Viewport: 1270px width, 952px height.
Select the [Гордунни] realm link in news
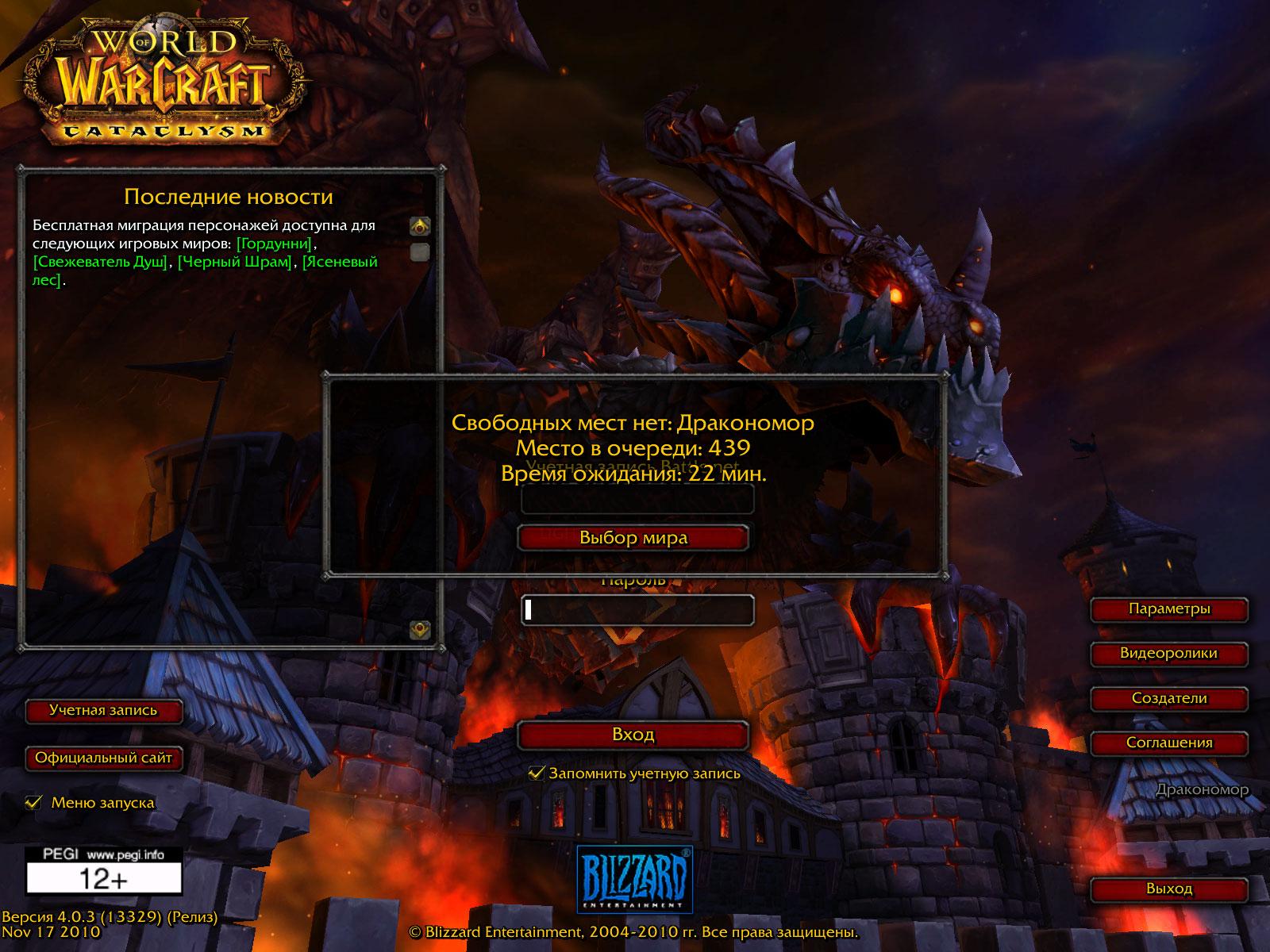(275, 244)
